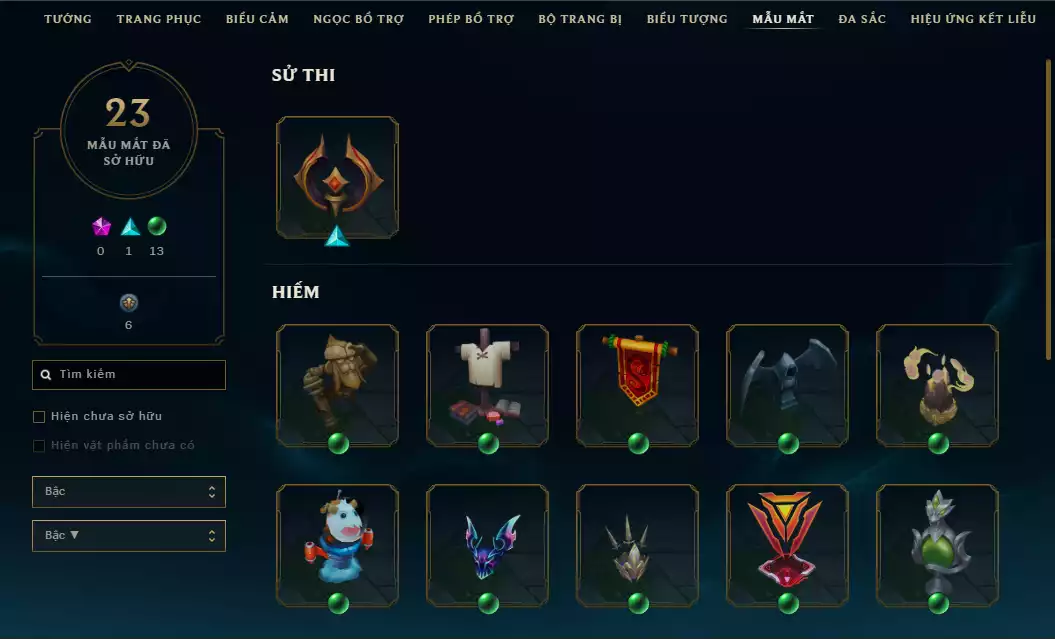
Task: Switch to Hiệu Ứng Kết Liễu tab
Action: click(x=973, y=19)
